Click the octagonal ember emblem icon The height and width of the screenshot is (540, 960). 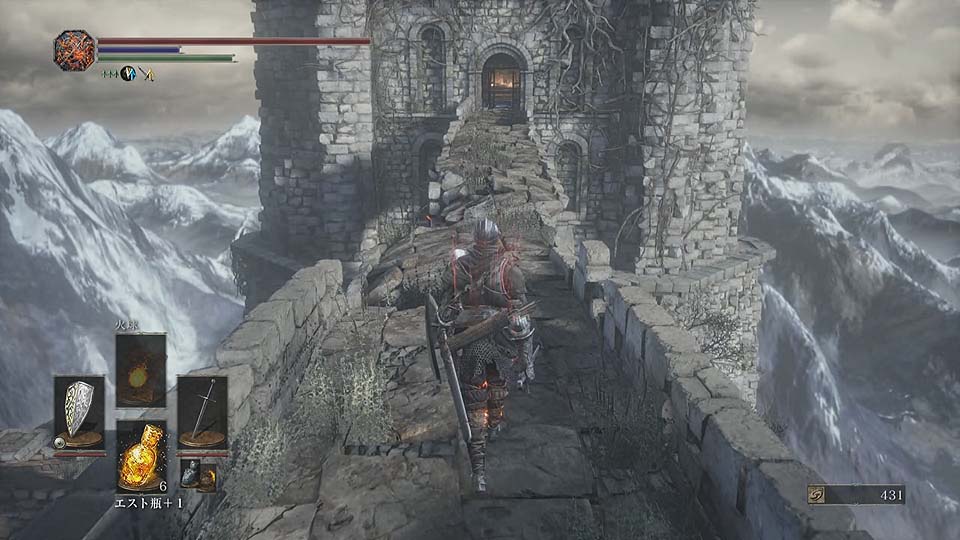(75, 50)
